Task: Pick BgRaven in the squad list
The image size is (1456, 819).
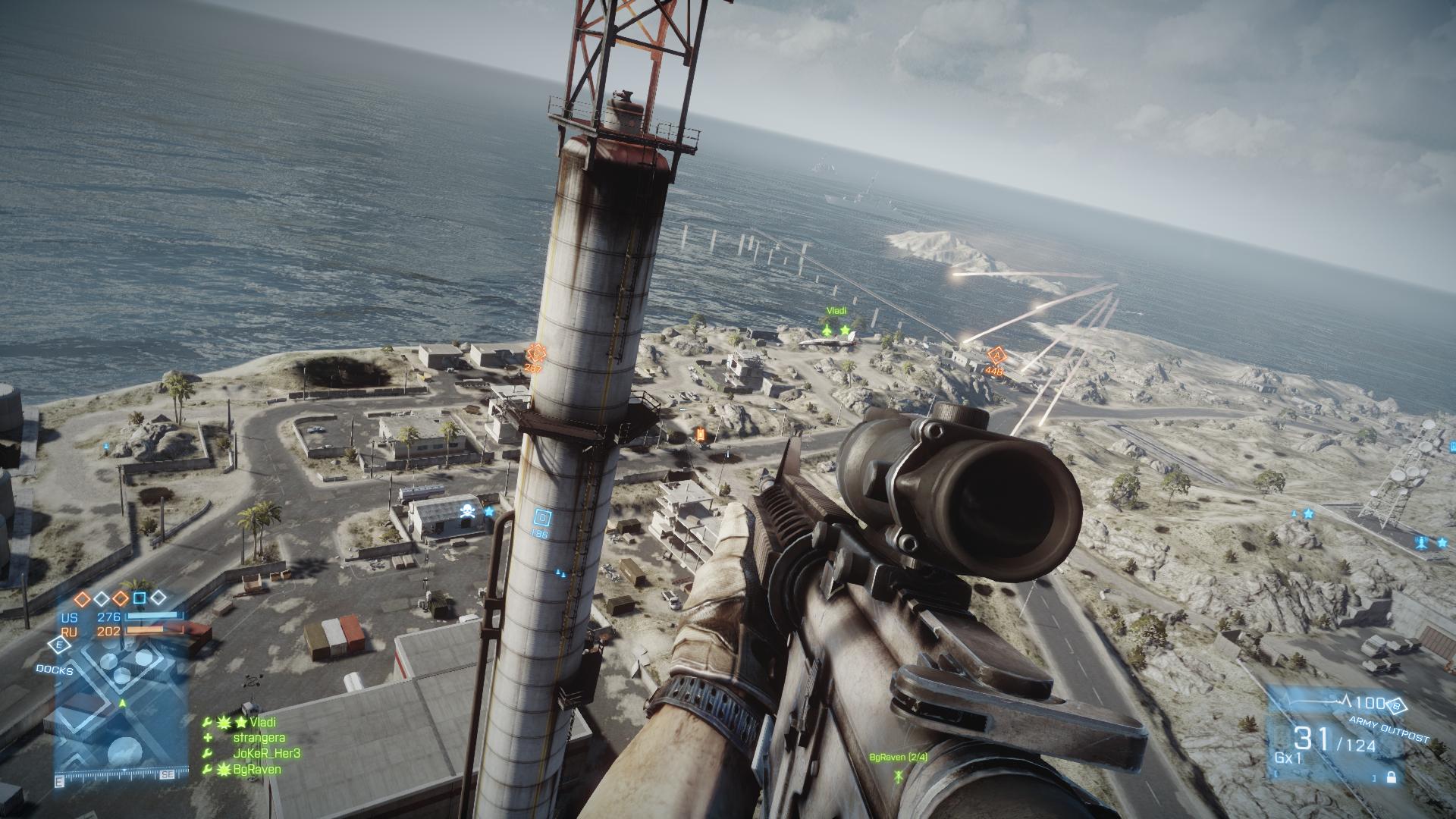Action: click(x=257, y=769)
